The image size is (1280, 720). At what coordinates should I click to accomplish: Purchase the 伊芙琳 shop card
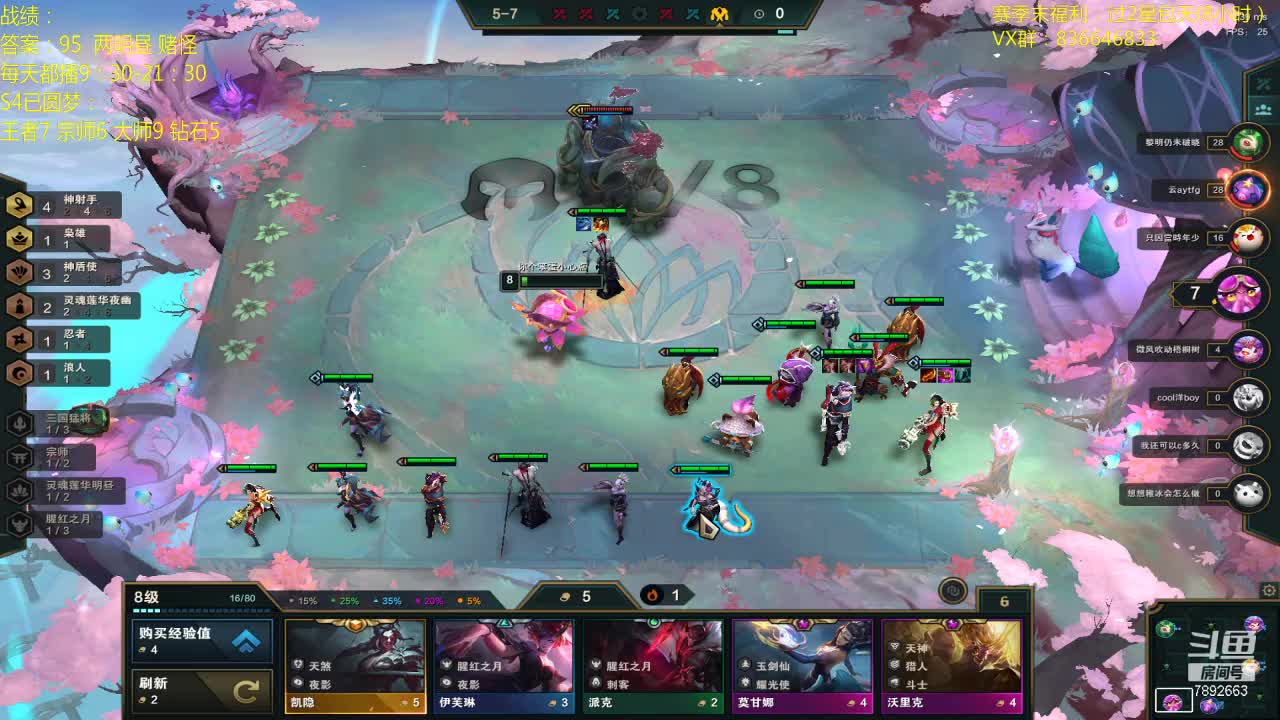[503, 665]
